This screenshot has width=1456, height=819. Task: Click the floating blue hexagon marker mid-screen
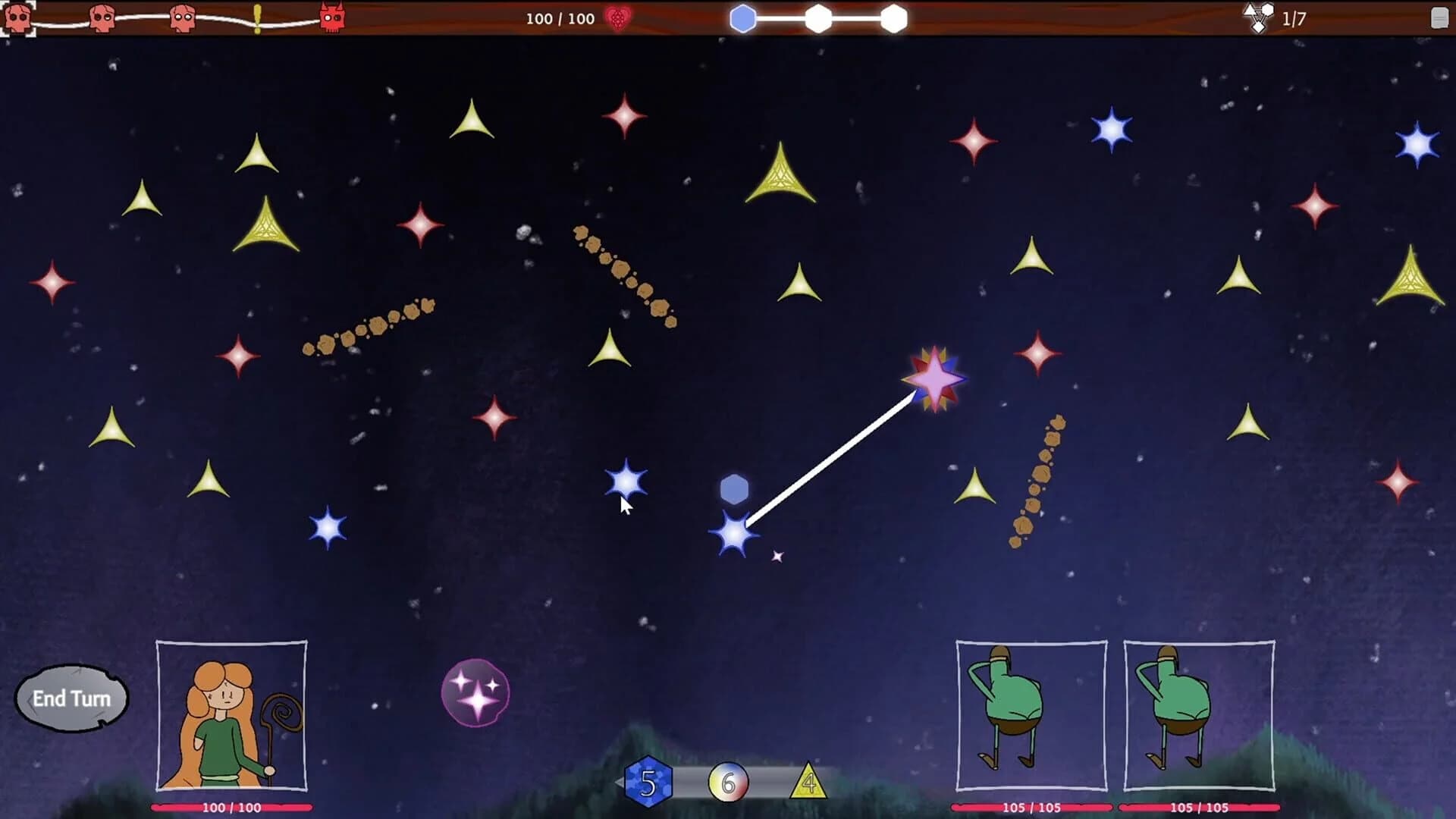point(733,489)
